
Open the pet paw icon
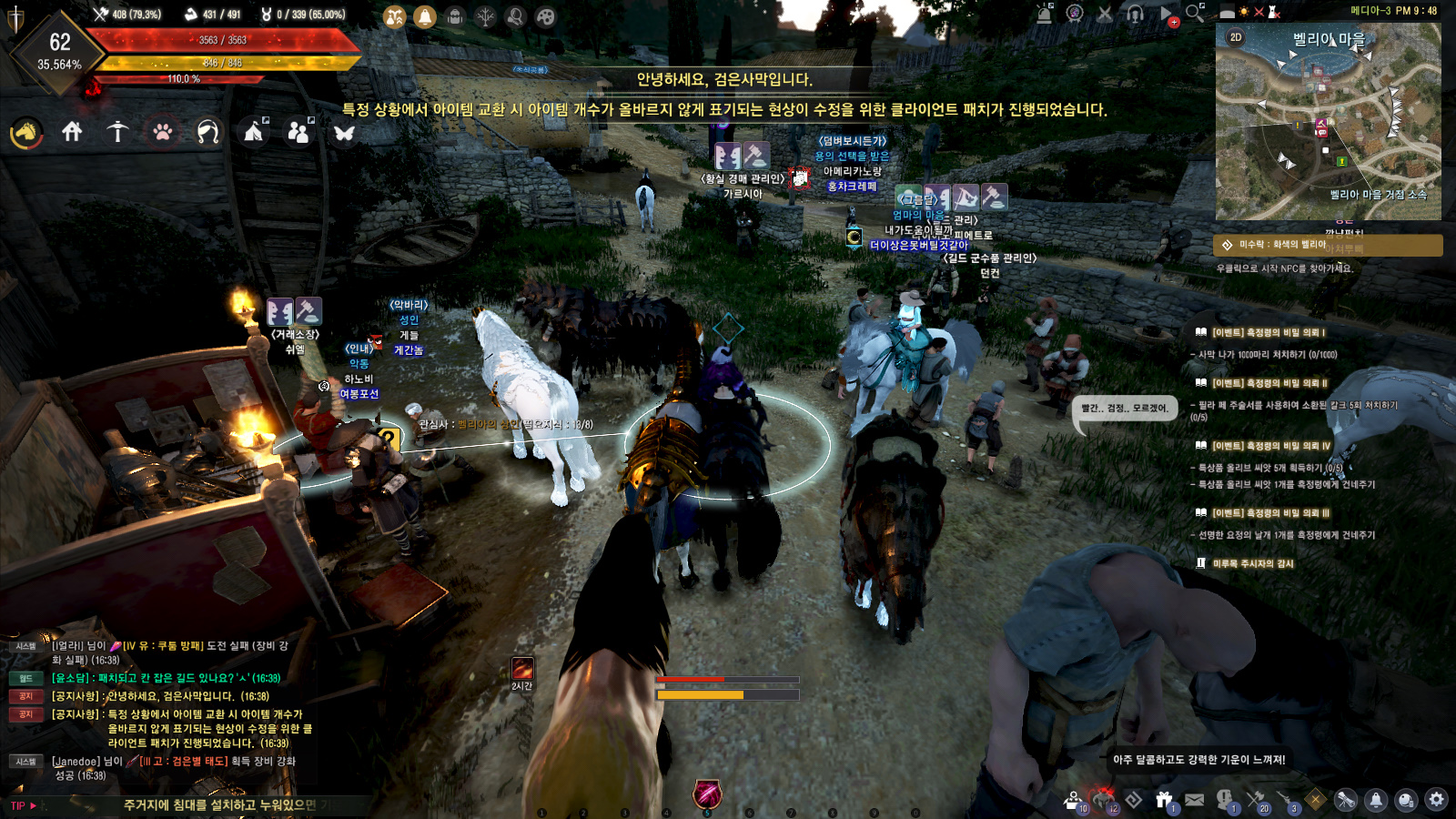(x=163, y=132)
